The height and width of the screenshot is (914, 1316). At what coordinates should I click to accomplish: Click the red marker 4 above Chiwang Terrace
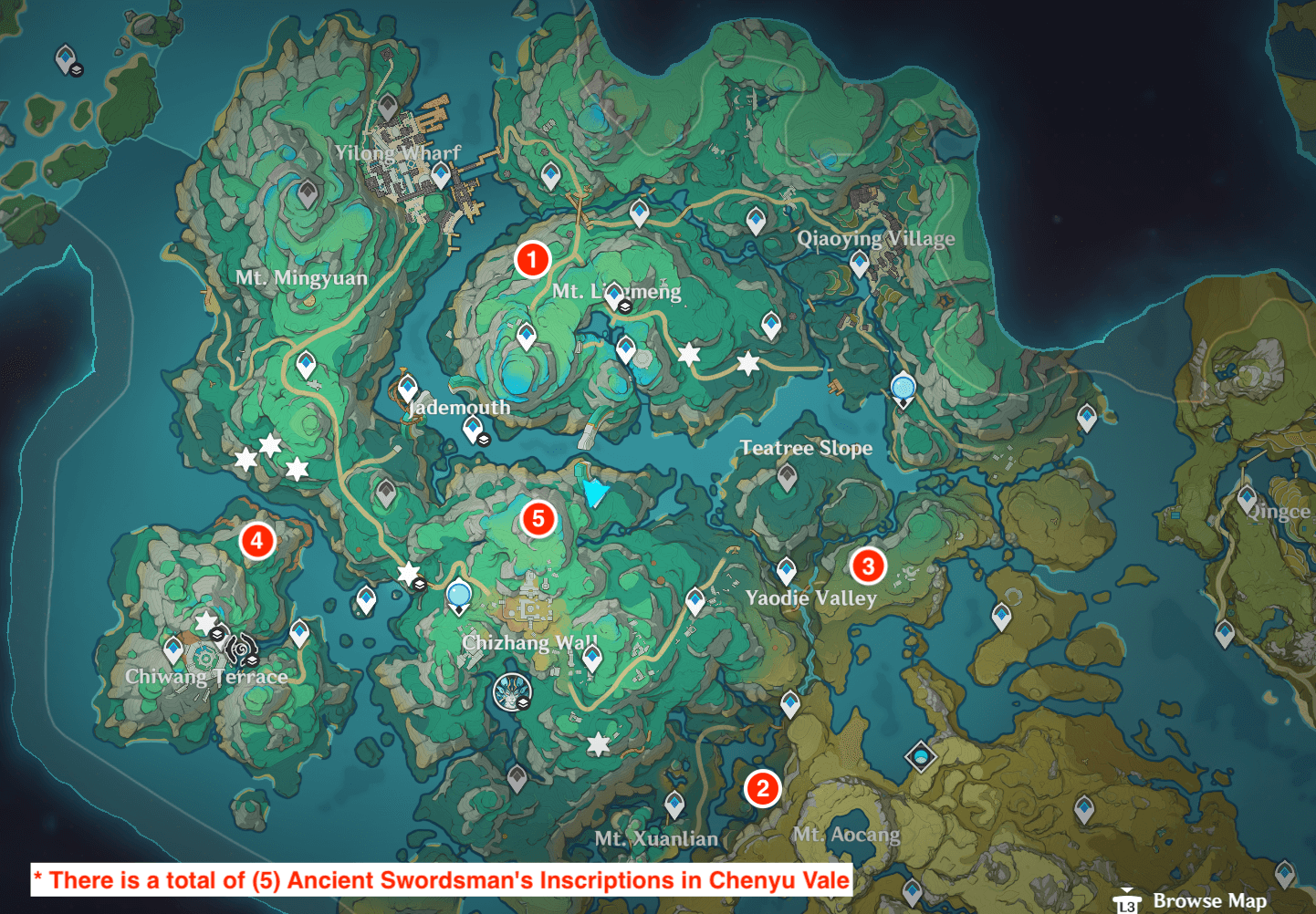pos(256,542)
